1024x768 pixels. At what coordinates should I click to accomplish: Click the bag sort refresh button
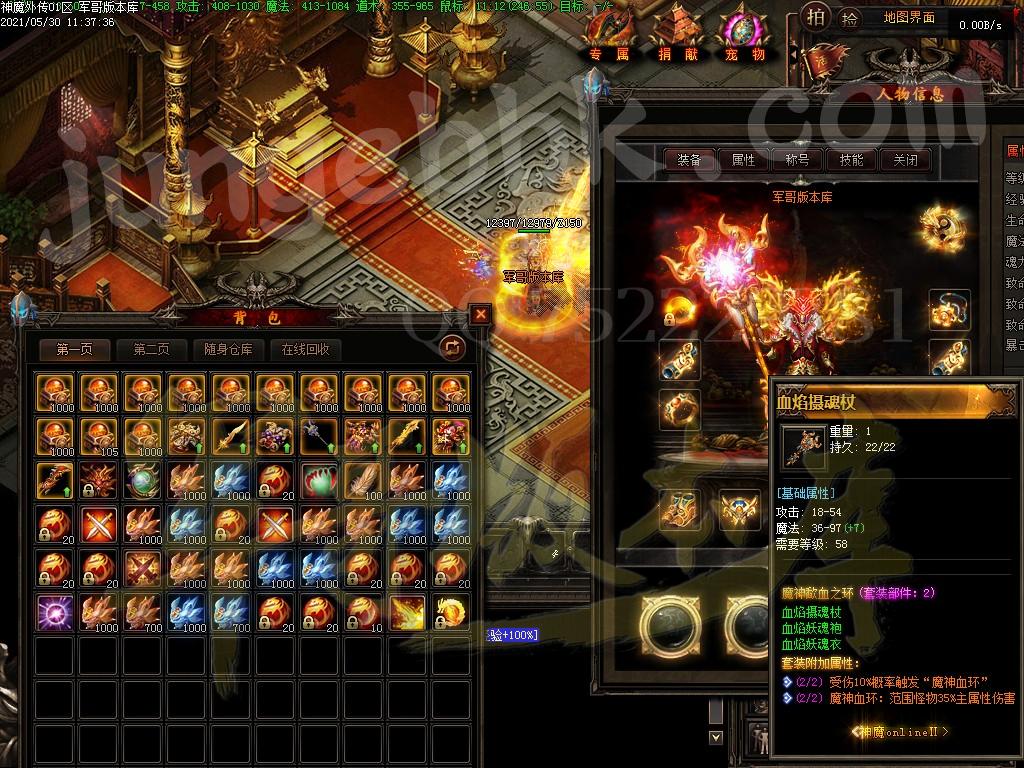point(453,347)
